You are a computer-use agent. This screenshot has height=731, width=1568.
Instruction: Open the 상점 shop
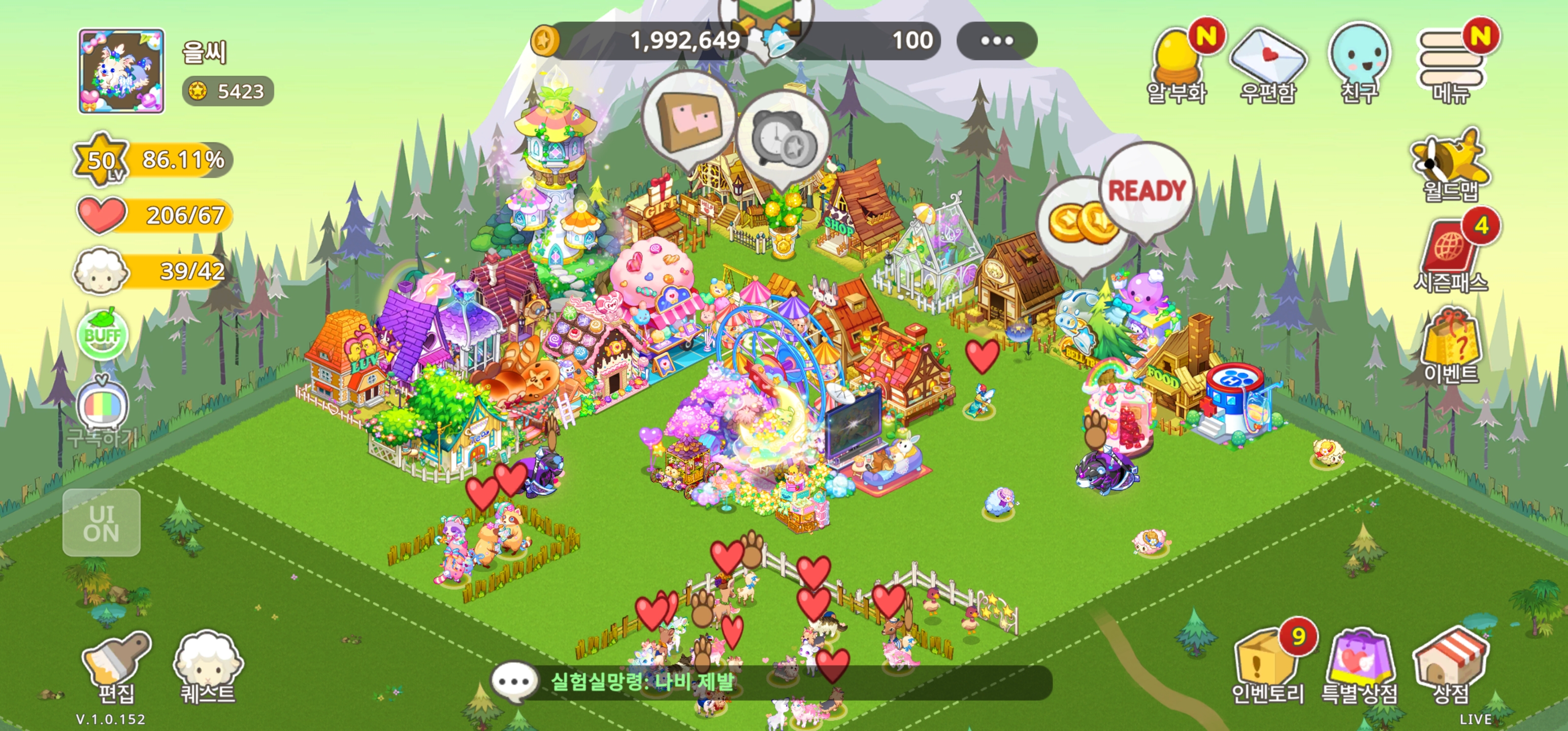[1451, 667]
